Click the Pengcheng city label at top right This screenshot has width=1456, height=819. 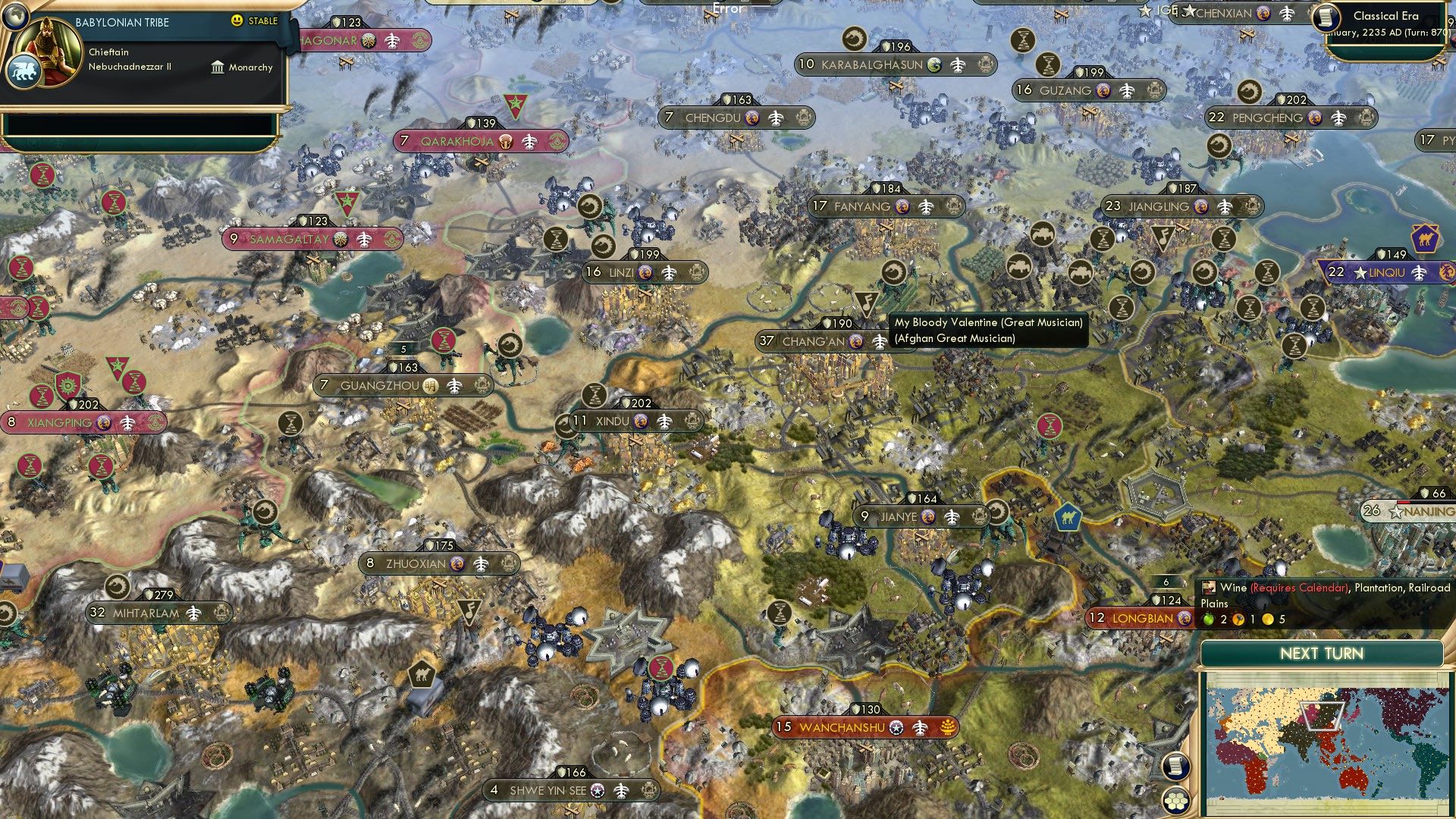point(1270,118)
